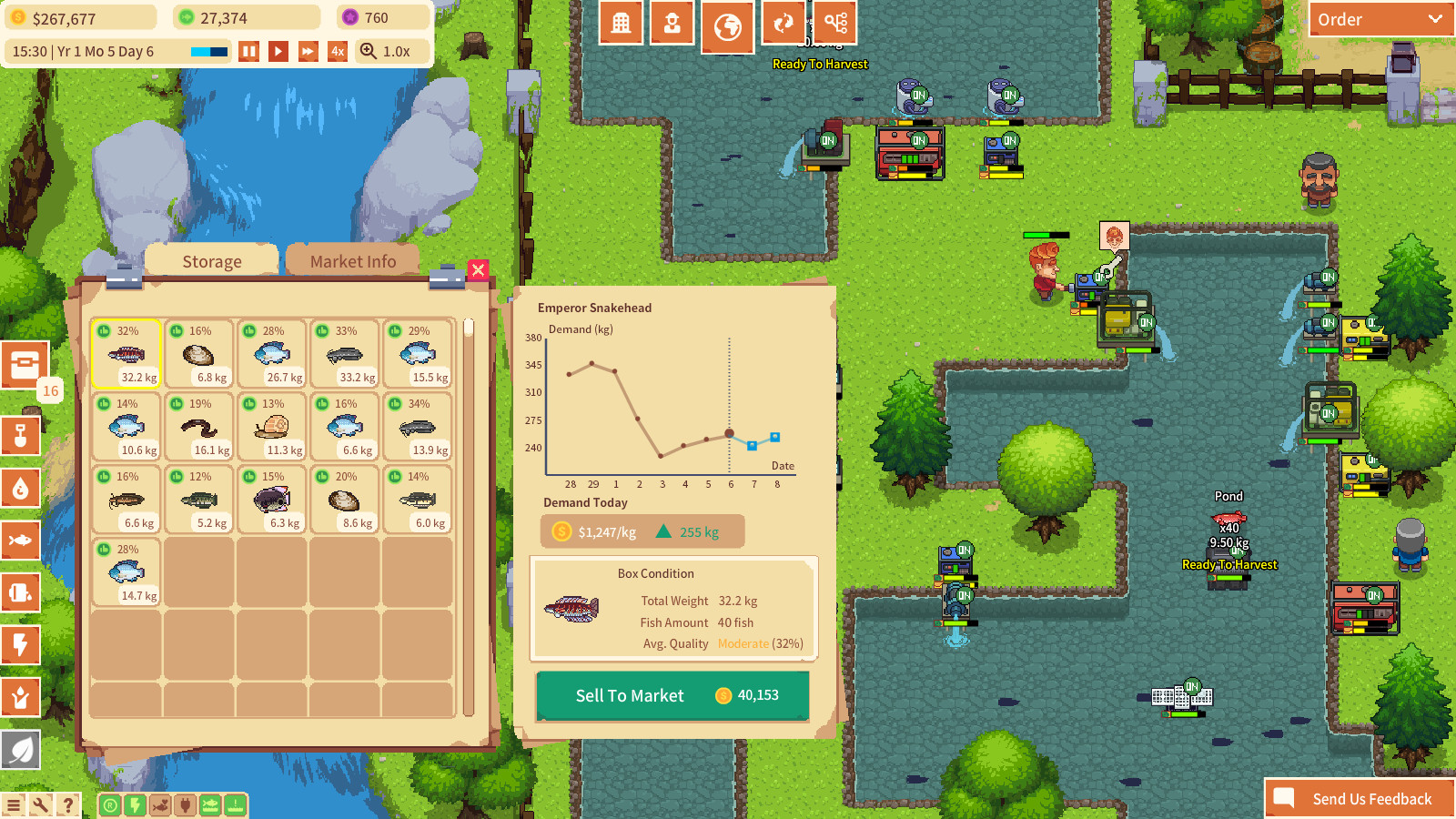Expand the Order dropdown at top right
This screenshot has height=819, width=1456.
click(x=1380, y=18)
